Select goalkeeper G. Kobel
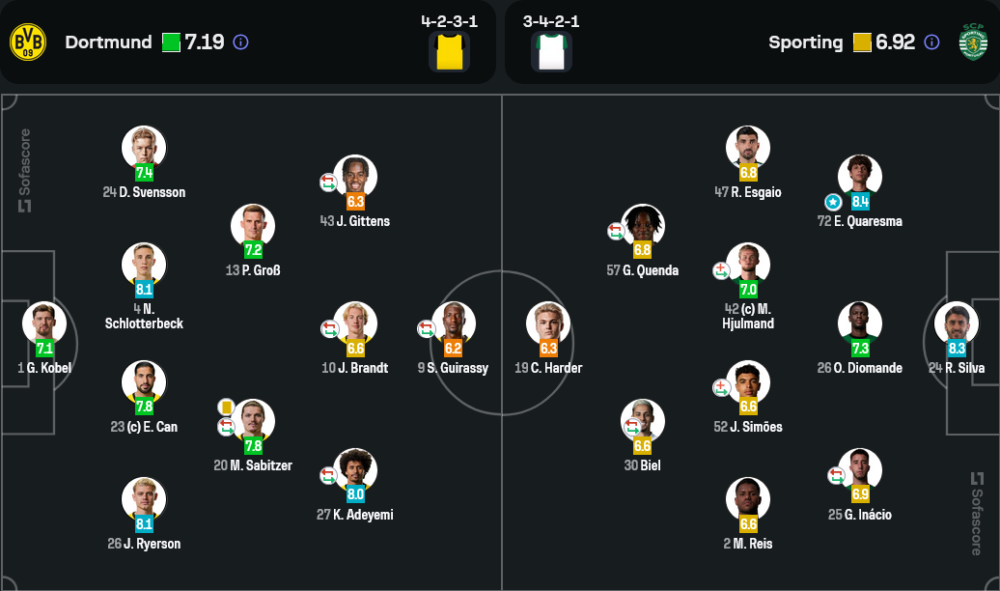The height and width of the screenshot is (591, 1000). pyautogui.click(x=44, y=323)
